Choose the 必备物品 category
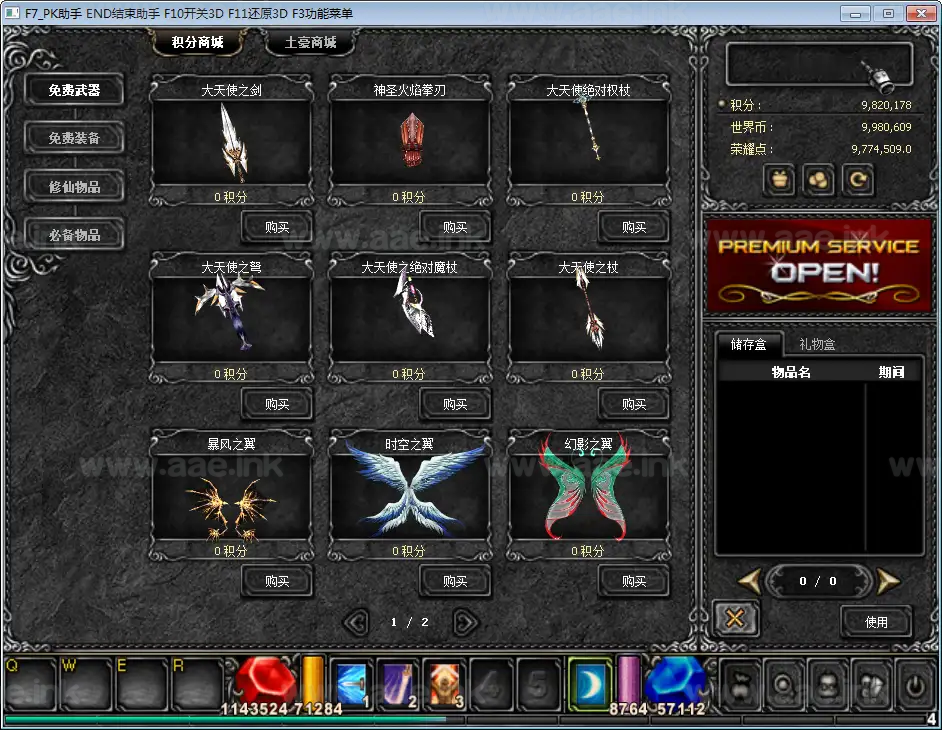Screen dimensions: 942x730 pos(74,235)
